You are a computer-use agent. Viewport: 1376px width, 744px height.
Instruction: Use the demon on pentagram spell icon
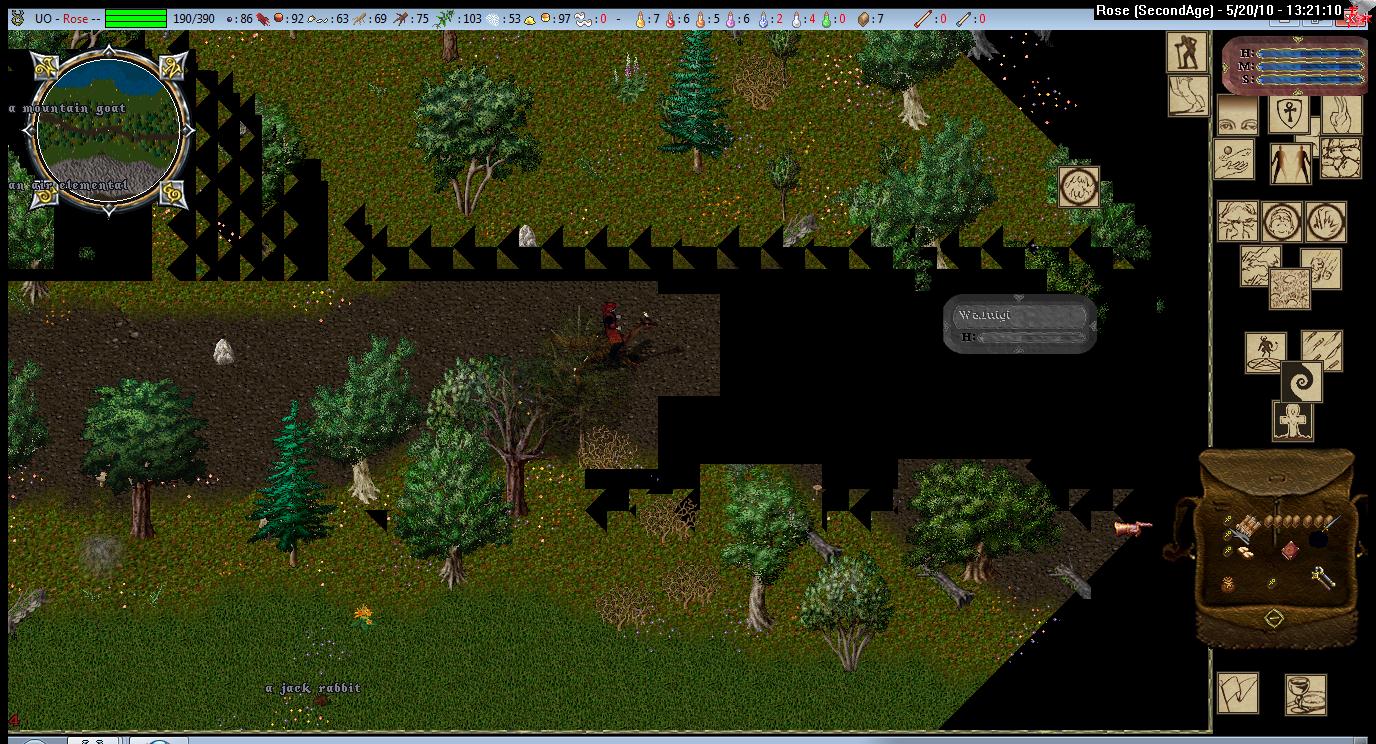pos(1265,353)
